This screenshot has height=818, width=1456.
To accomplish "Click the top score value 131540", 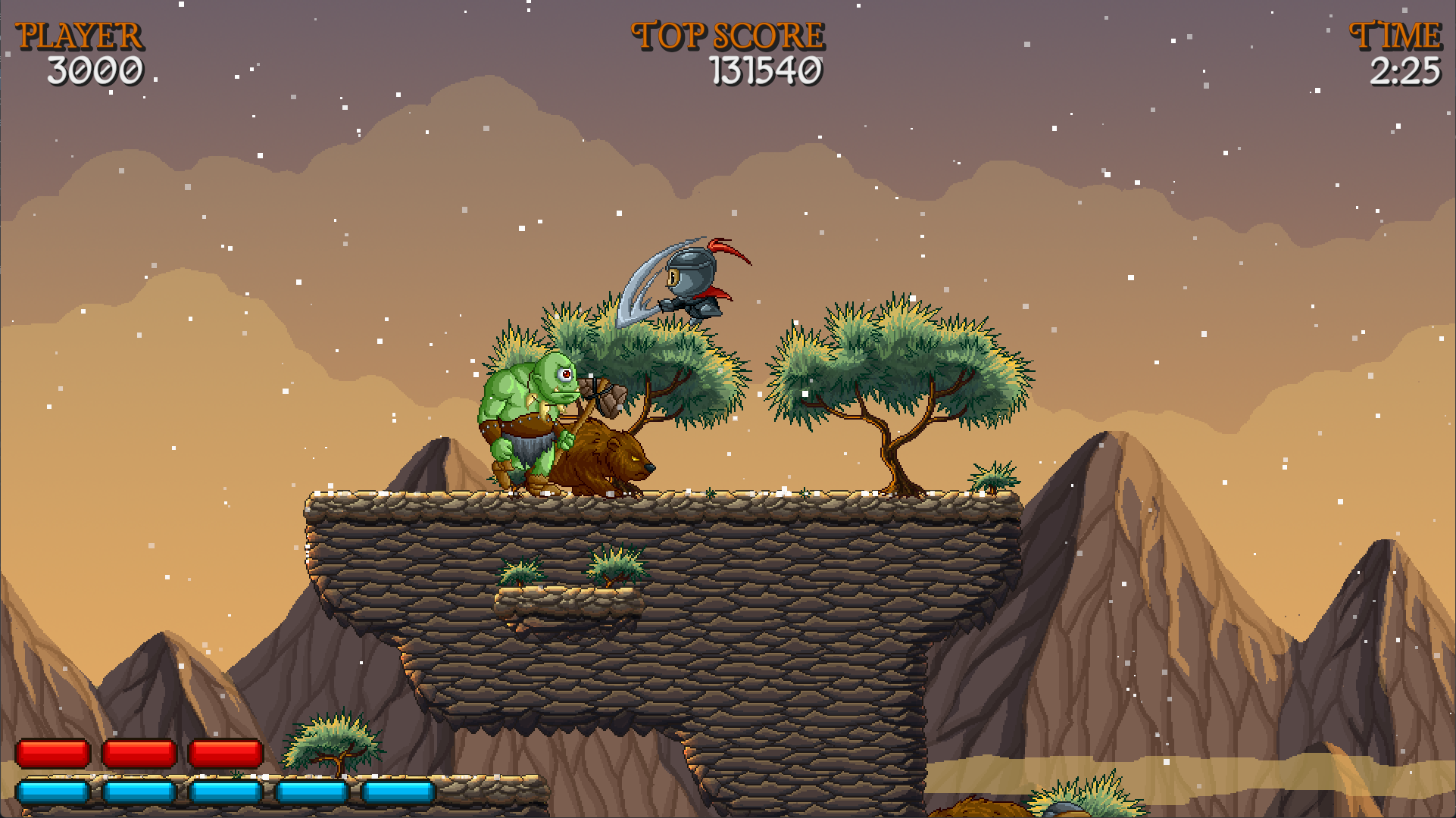I will (x=765, y=70).
